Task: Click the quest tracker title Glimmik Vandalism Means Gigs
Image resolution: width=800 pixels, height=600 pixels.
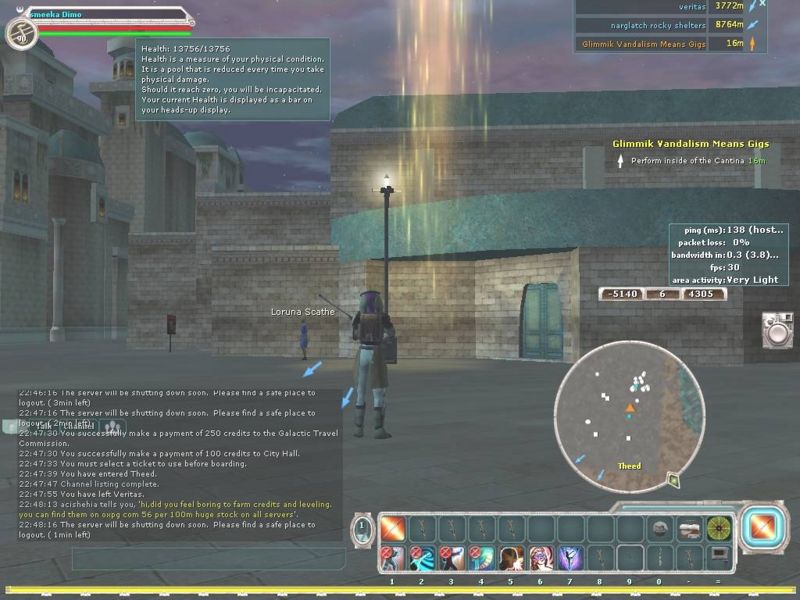Action: [690, 144]
